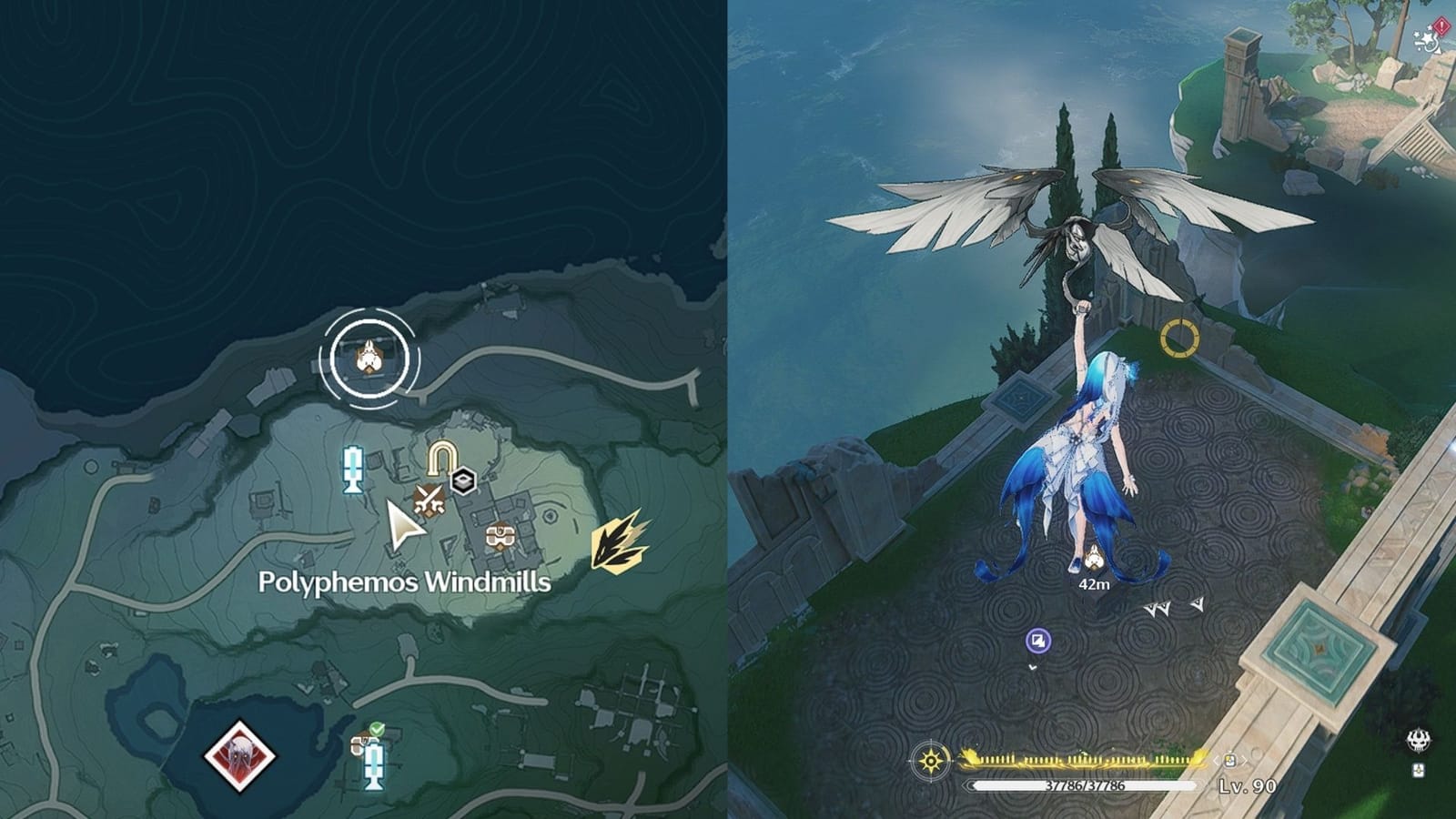
Task: Click the gift box icon below the skull emblem
Action: [1419, 771]
